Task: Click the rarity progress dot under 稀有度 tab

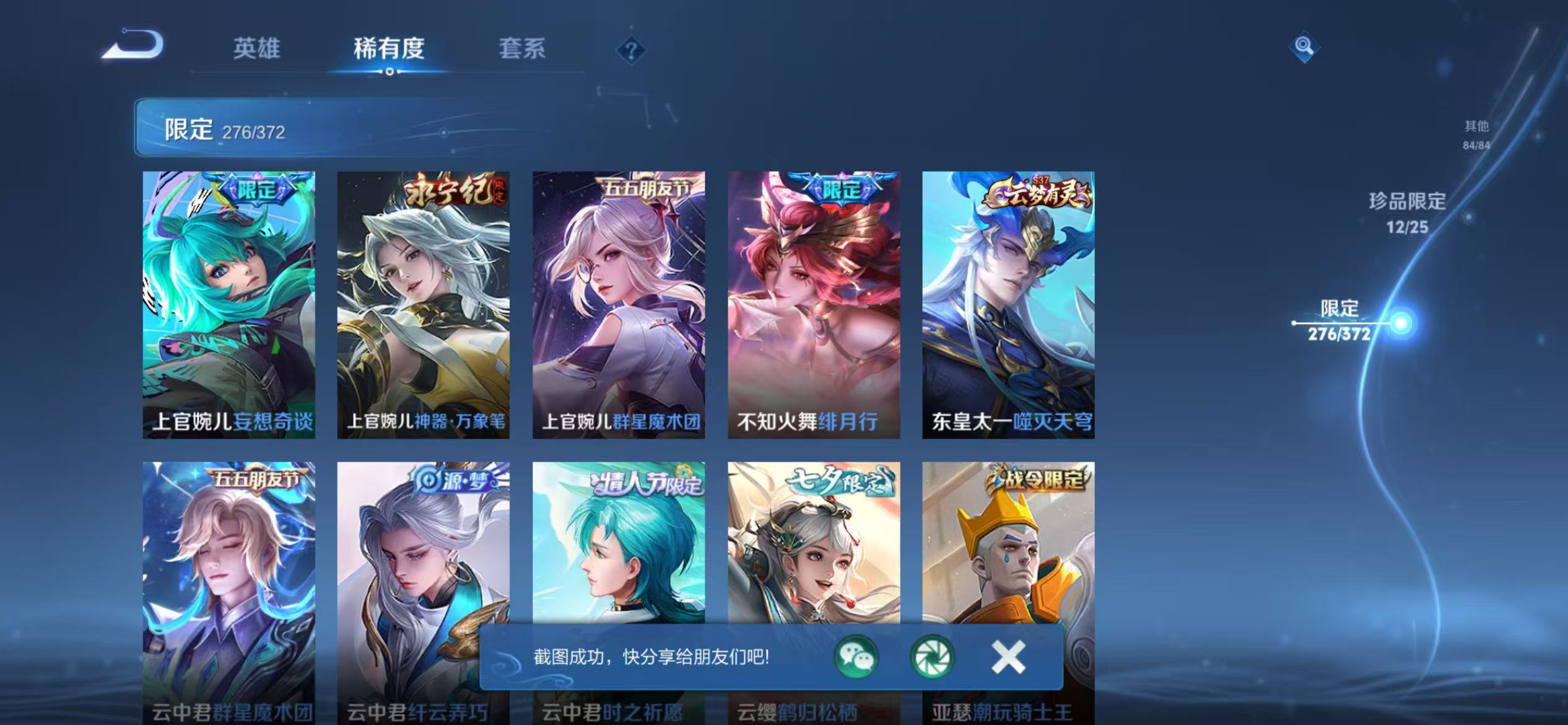Action: click(390, 74)
